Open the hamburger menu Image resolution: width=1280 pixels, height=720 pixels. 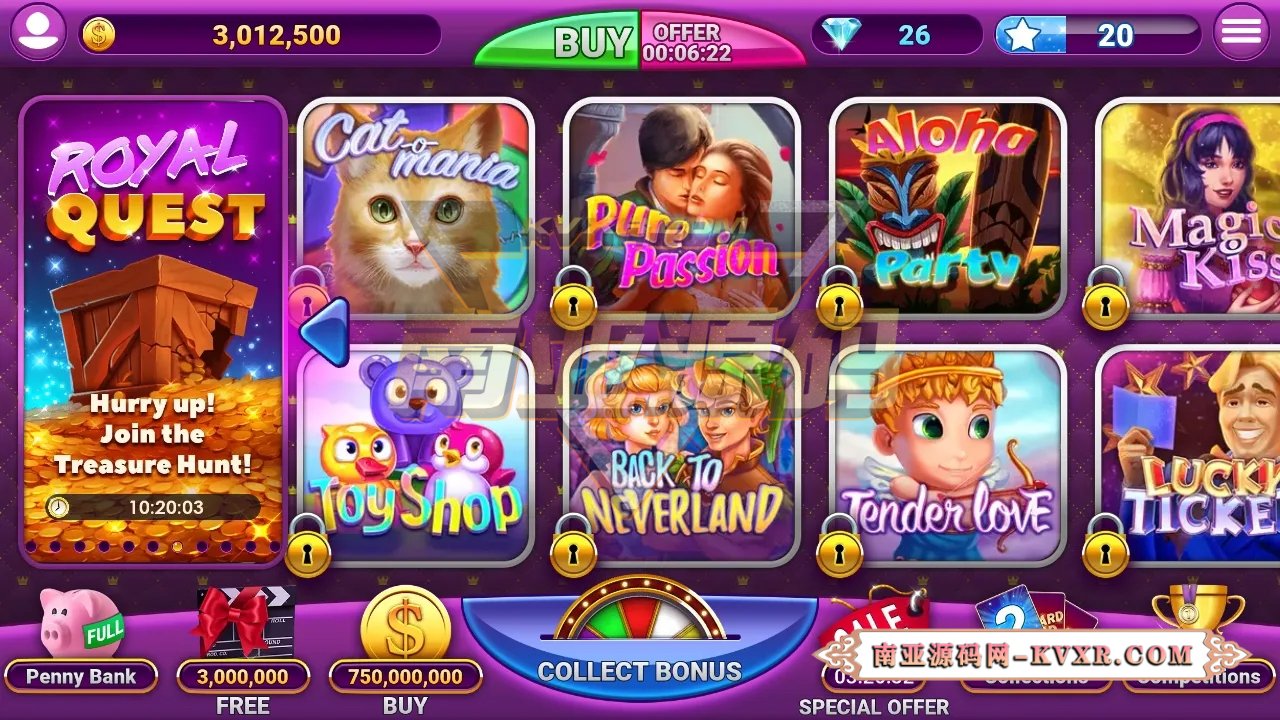1243,30
